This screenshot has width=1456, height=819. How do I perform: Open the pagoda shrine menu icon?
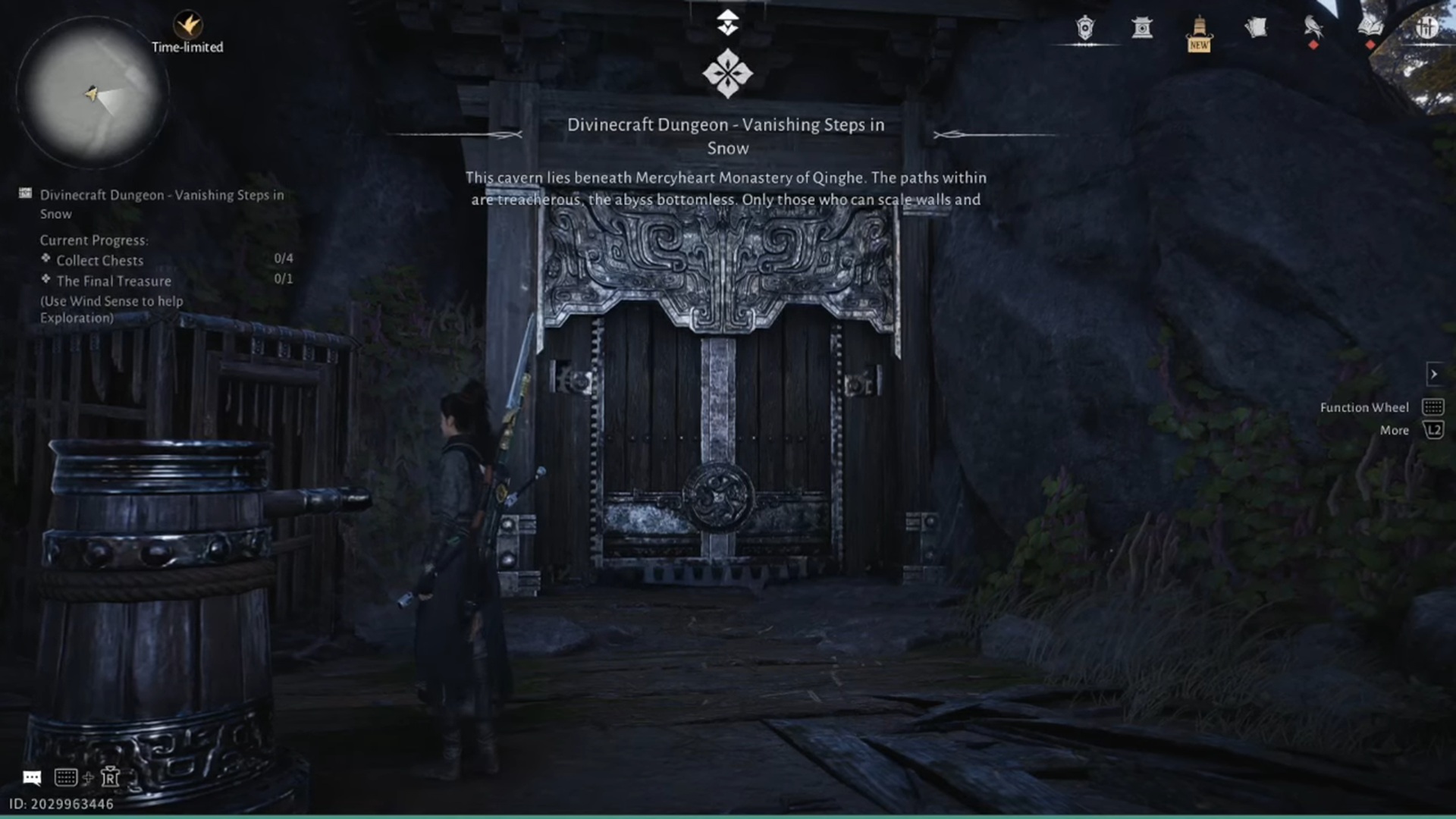[x=1141, y=28]
